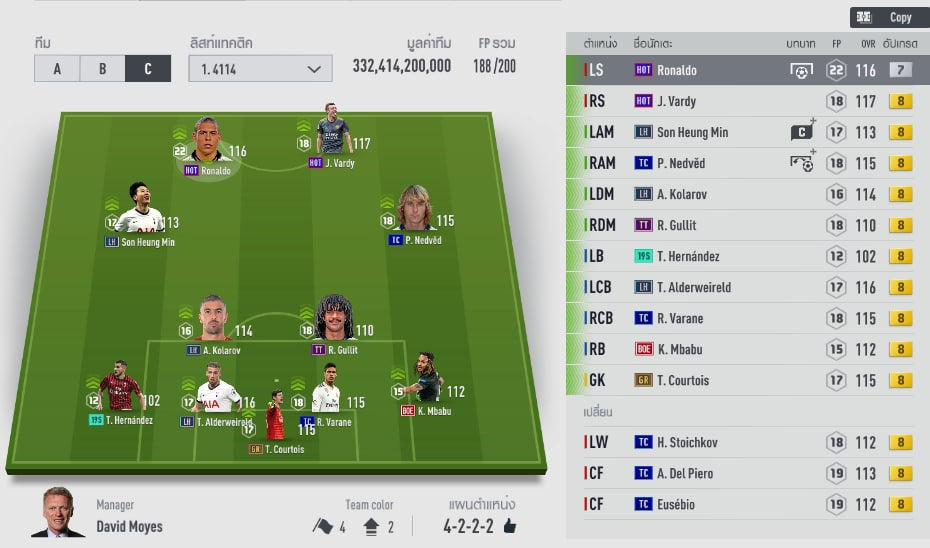Switch to team tab B
This screenshot has width=930, height=548.
[102, 69]
